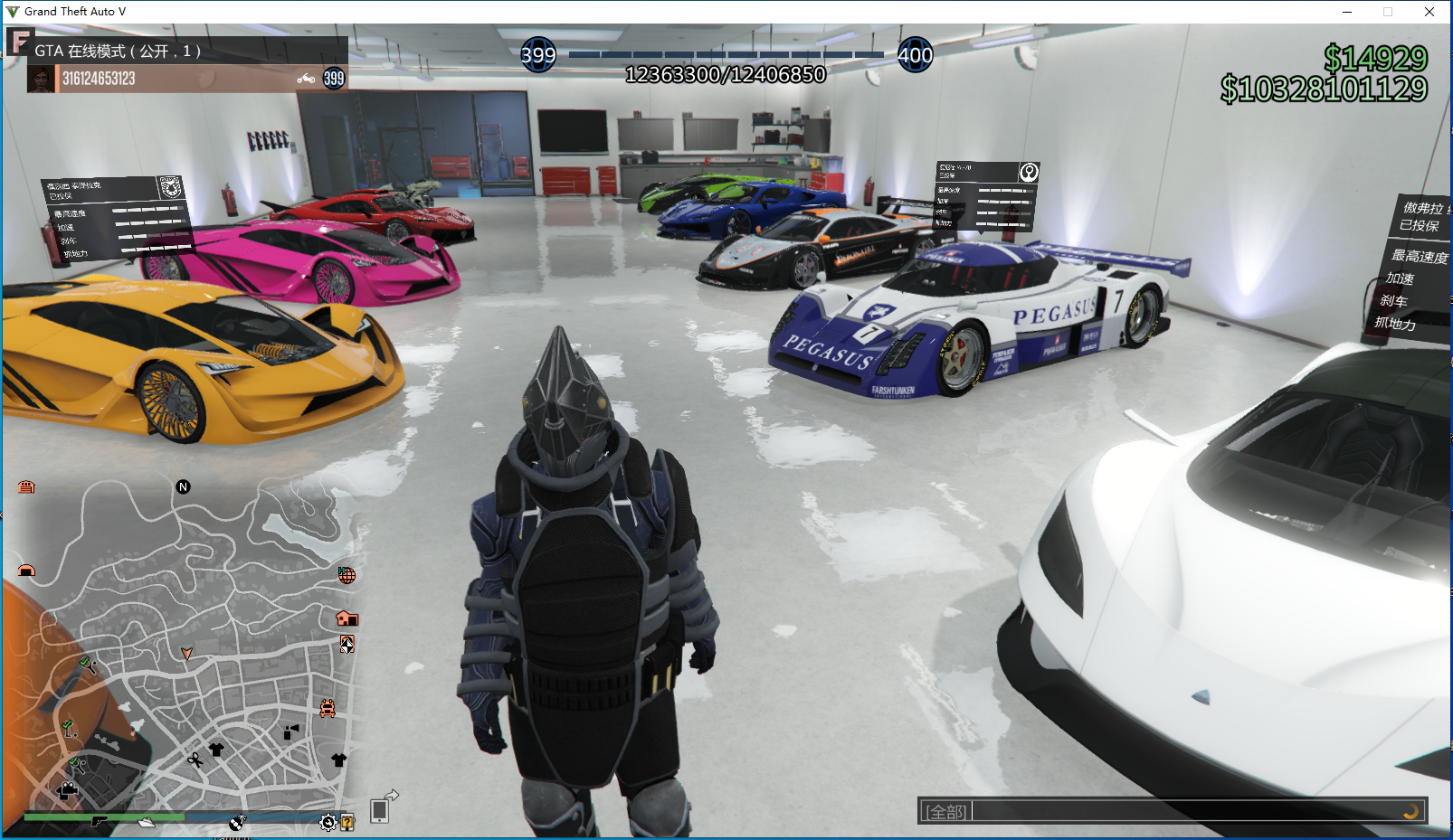Image resolution: width=1453 pixels, height=840 pixels.
Task: Close the Grand Theft Auto V window
Action: click(x=1429, y=12)
